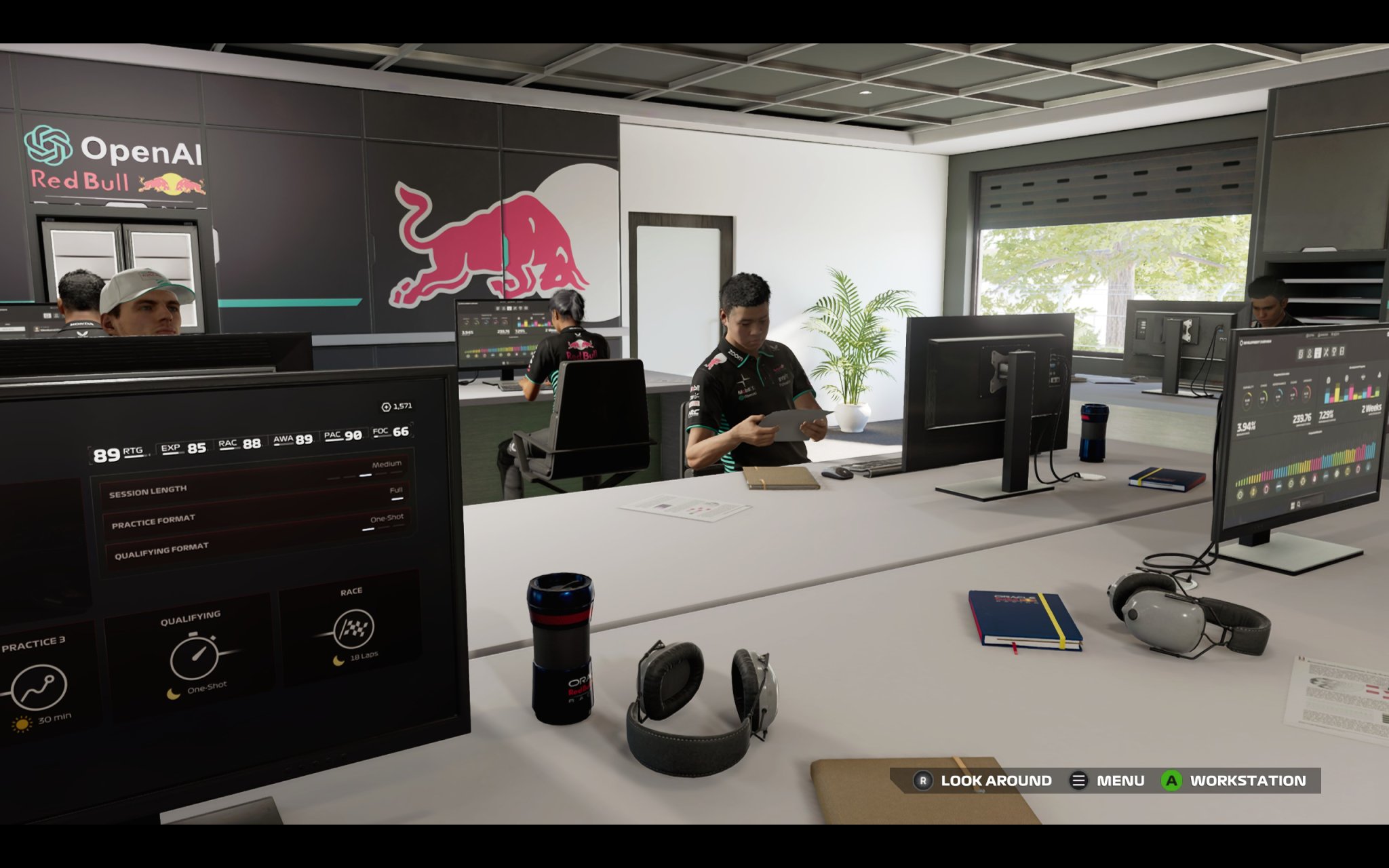
Task: Click the wrench icon in the Development Overview toolbar
Action: click(x=1327, y=353)
